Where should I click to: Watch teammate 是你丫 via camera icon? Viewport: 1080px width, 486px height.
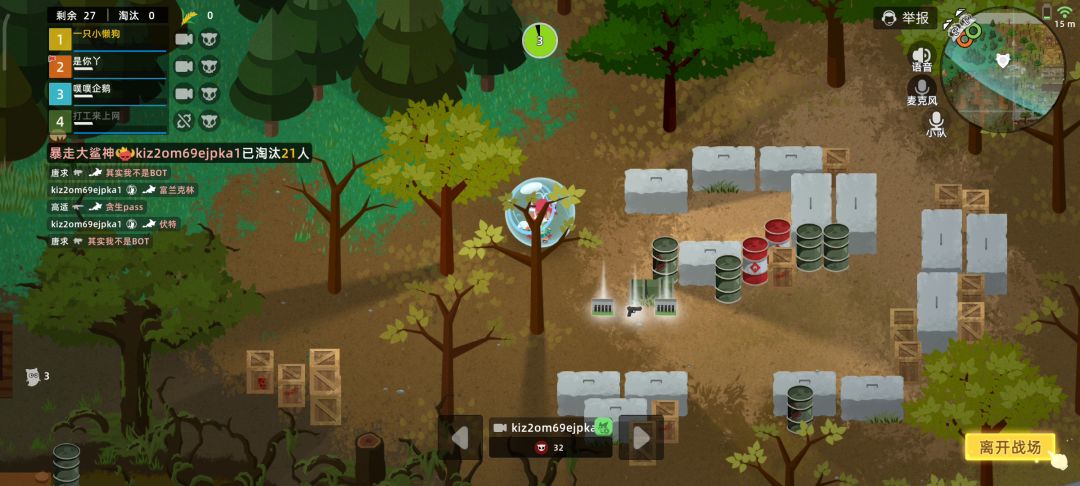click(184, 66)
